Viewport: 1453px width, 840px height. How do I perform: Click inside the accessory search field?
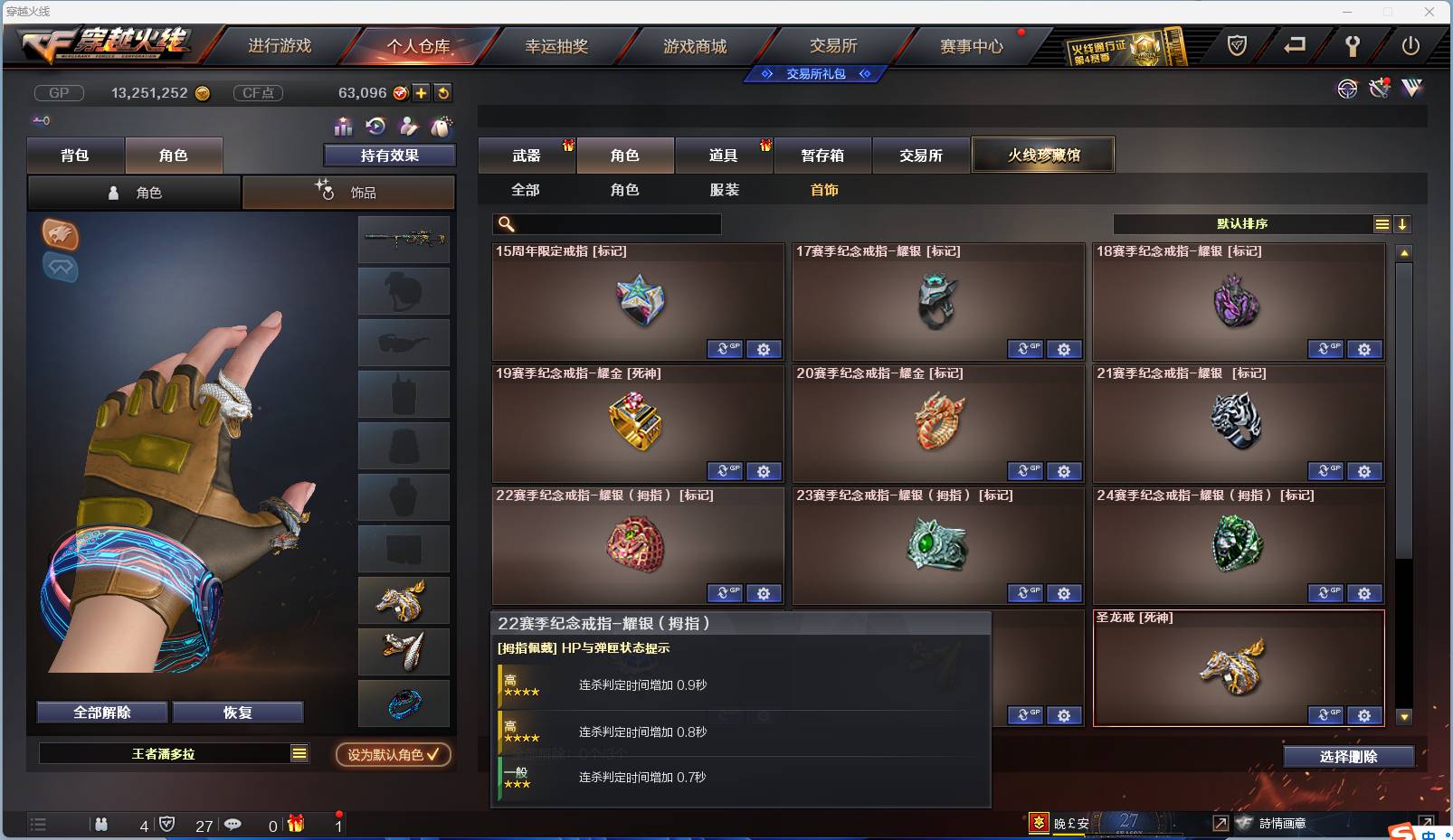606,223
